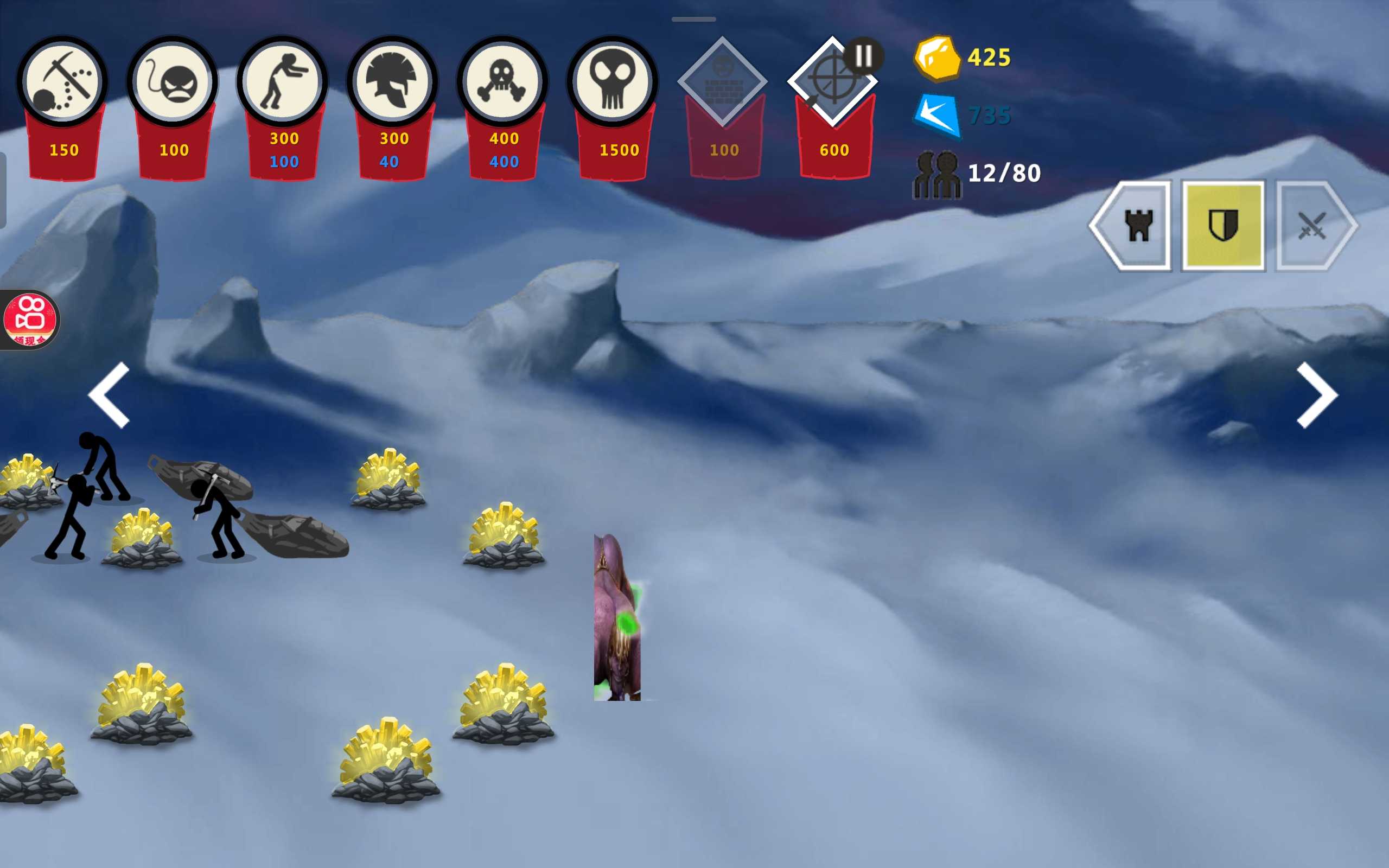The width and height of the screenshot is (1389, 868).
Task: Open the red screen-recorder overlay bubble
Action: coord(30,320)
